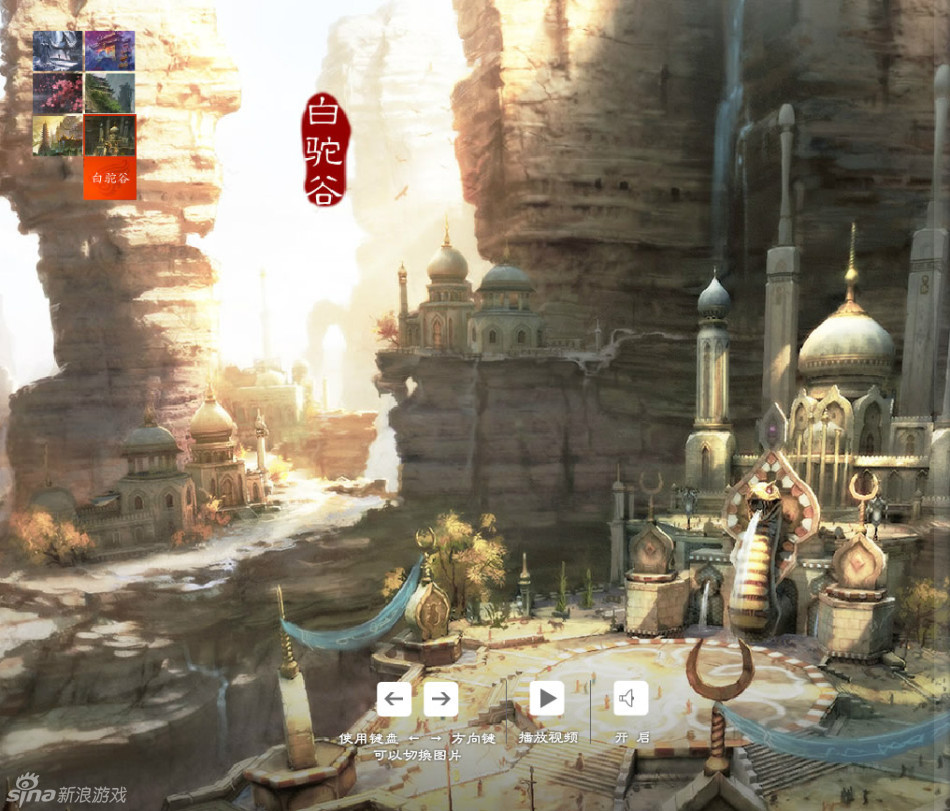Advance to the next image with right arrow
Image resolution: width=950 pixels, height=811 pixels.
click(x=440, y=698)
